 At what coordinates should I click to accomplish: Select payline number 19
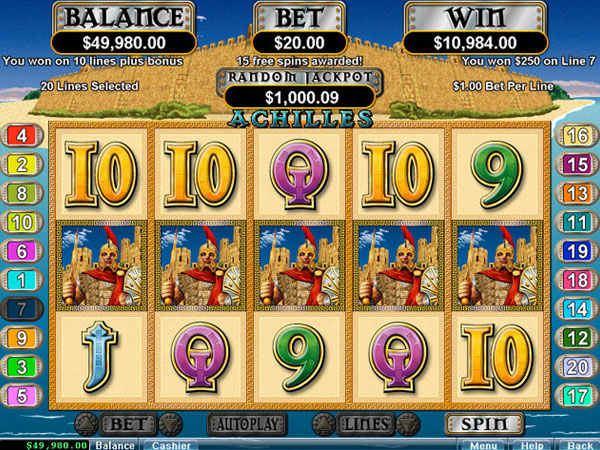click(x=577, y=252)
